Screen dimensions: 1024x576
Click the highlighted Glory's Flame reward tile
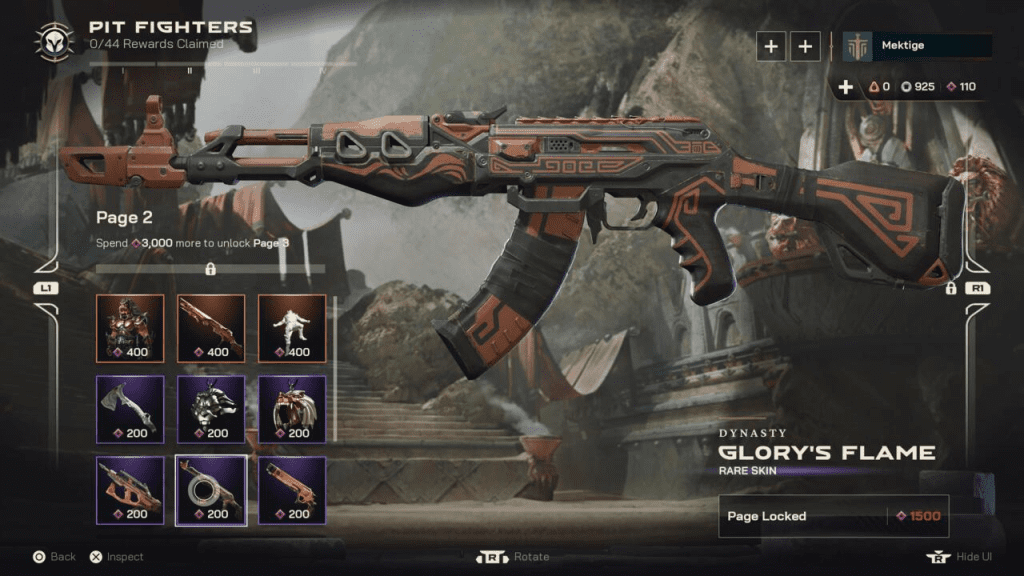[211, 490]
